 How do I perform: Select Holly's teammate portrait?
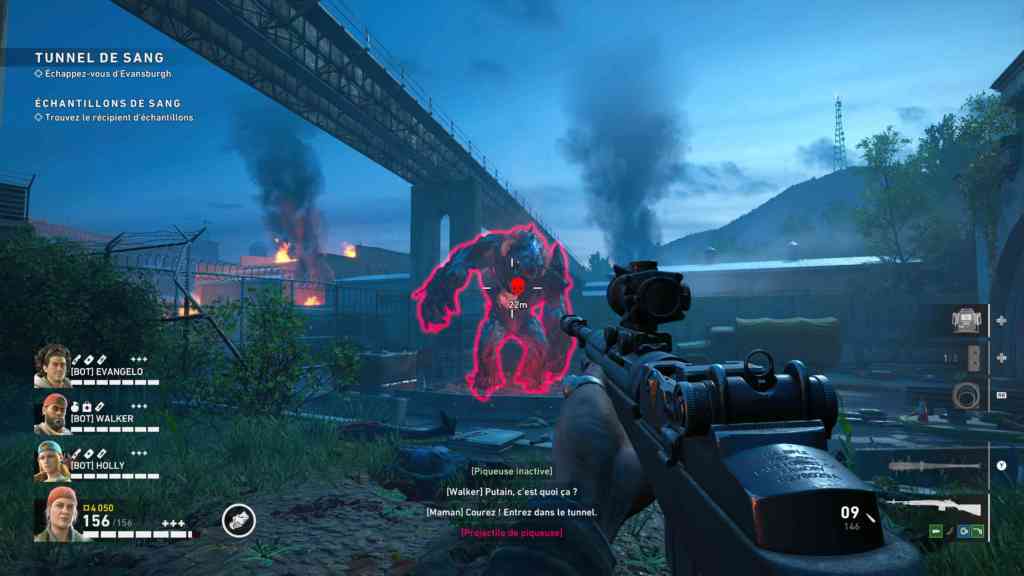(x=52, y=462)
